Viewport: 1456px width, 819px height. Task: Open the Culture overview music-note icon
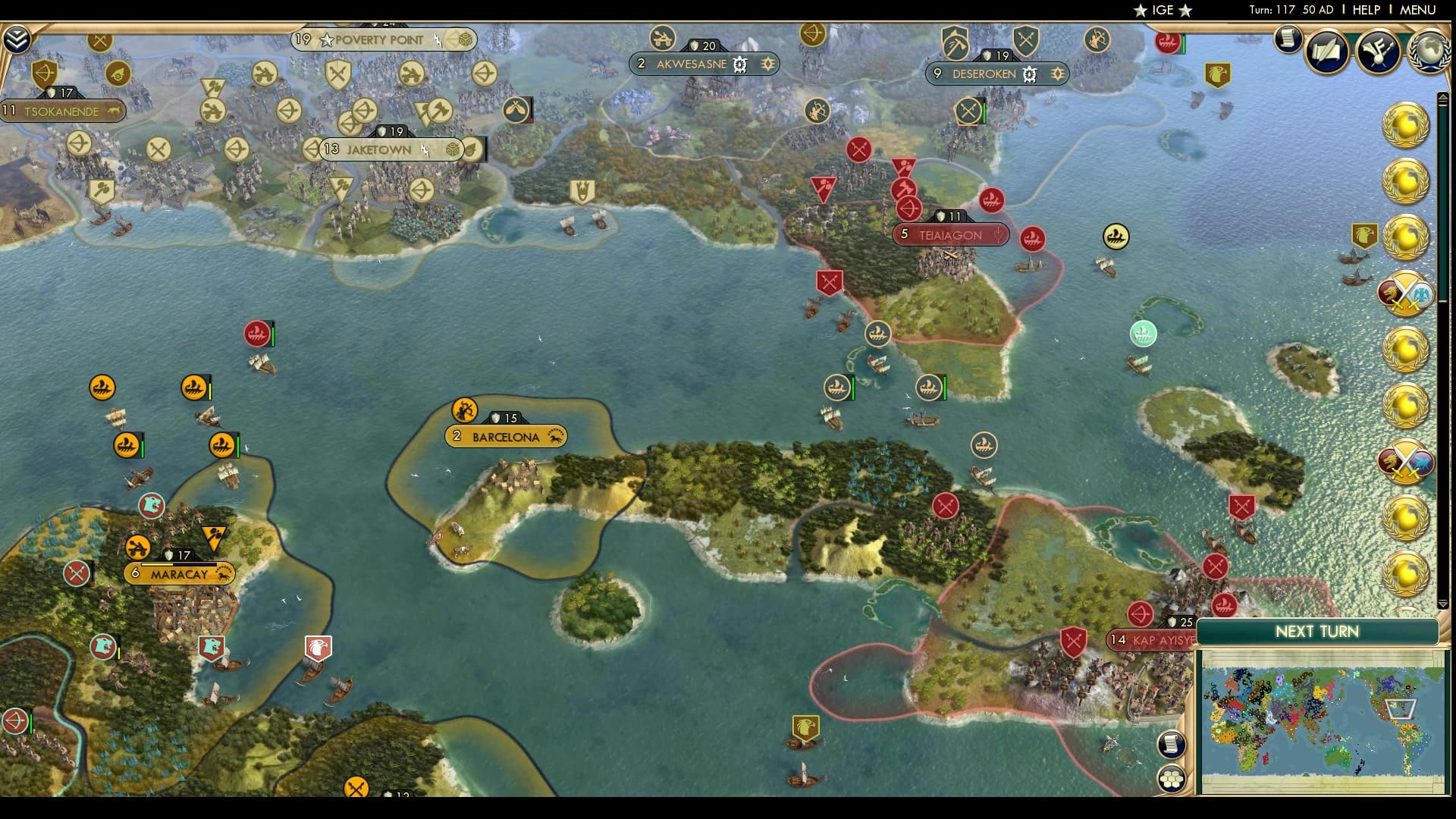pos(1378,52)
